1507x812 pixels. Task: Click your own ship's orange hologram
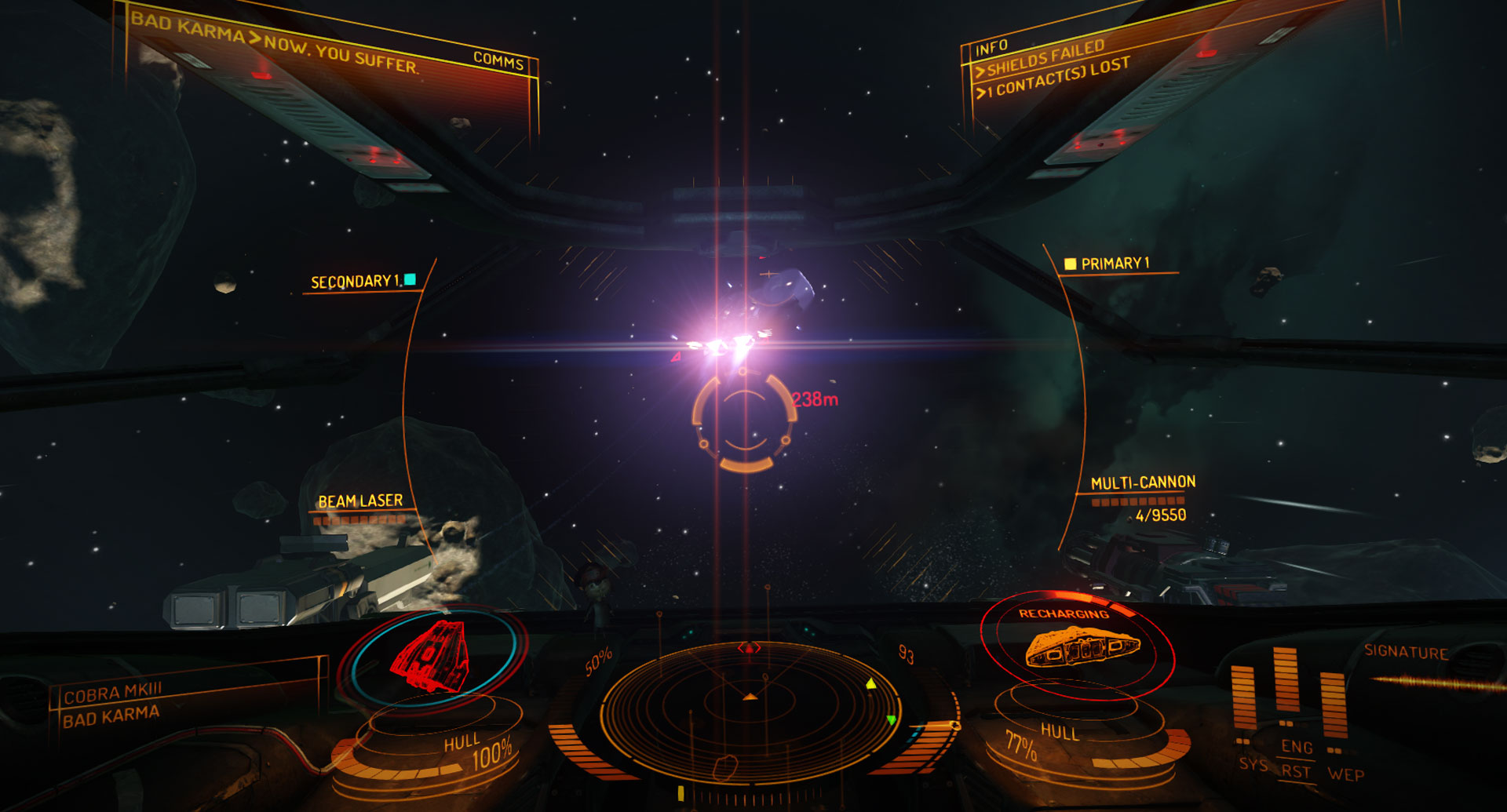coord(1081,646)
